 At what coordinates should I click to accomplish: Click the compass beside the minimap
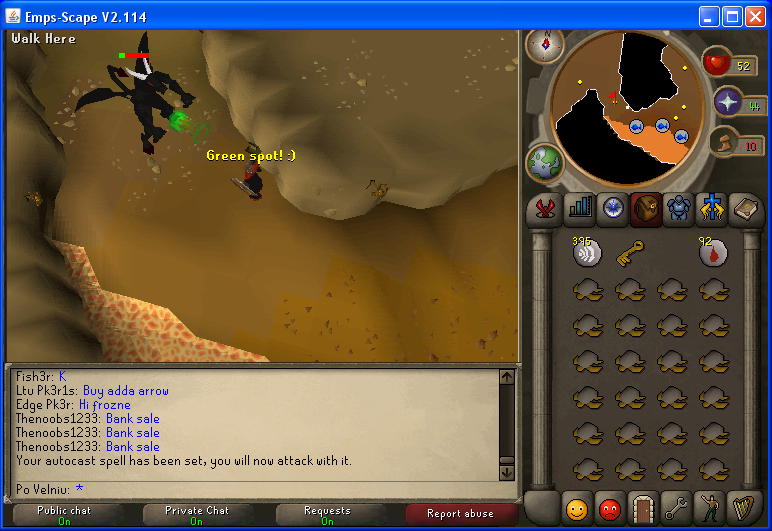(x=545, y=44)
